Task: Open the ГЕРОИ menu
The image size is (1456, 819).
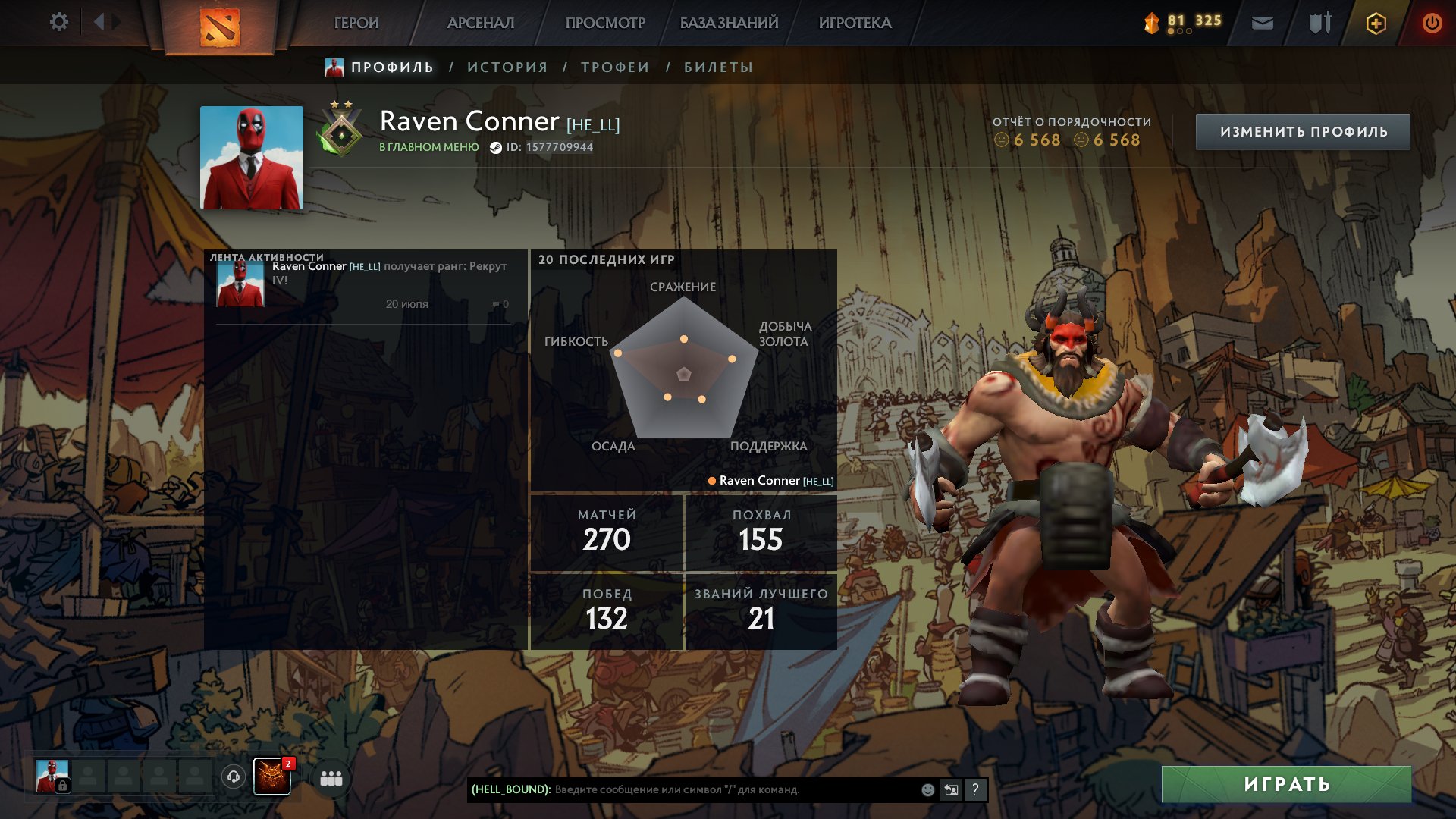Action: point(356,23)
